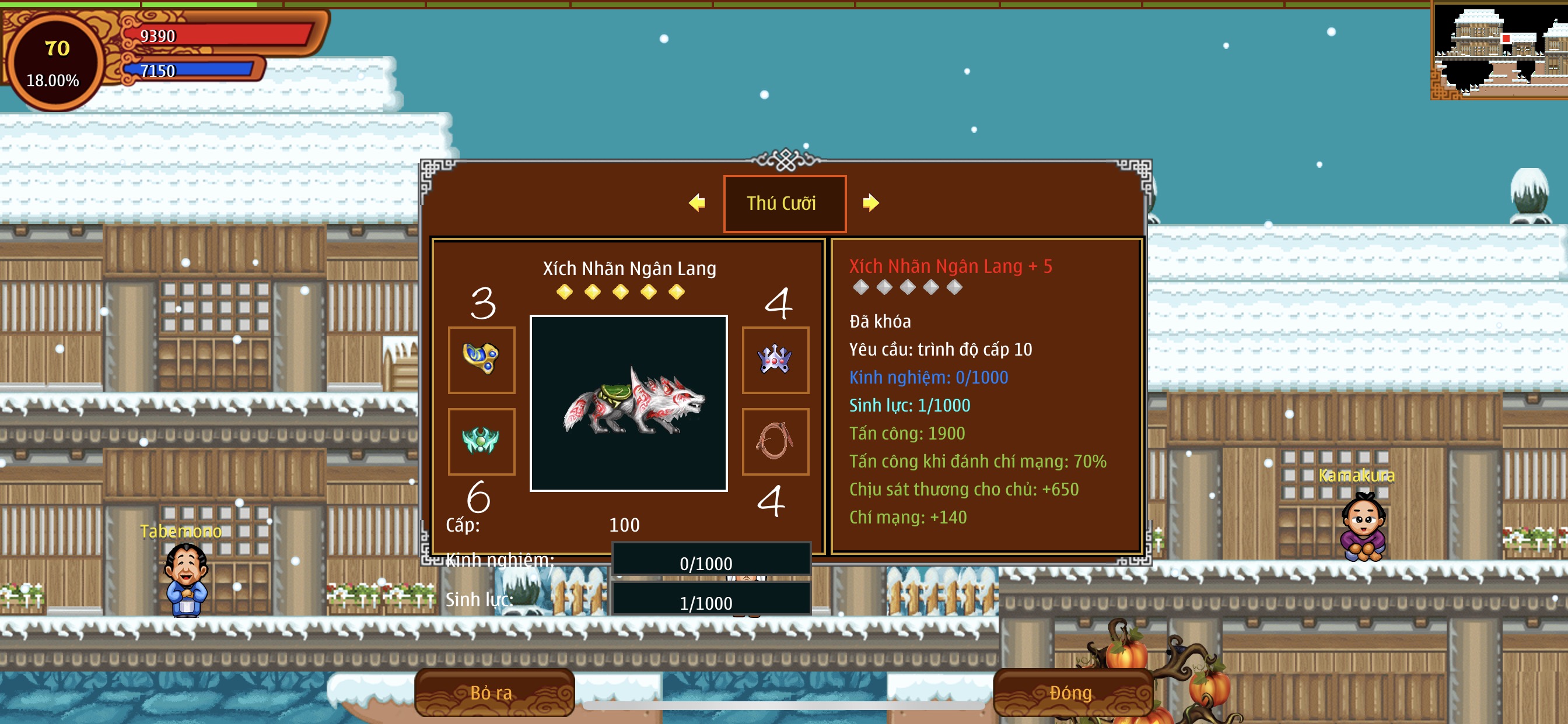The image size is (1568, 724).
Task: Pick the coiled rope whip slot
Action: tap(775, 441)
